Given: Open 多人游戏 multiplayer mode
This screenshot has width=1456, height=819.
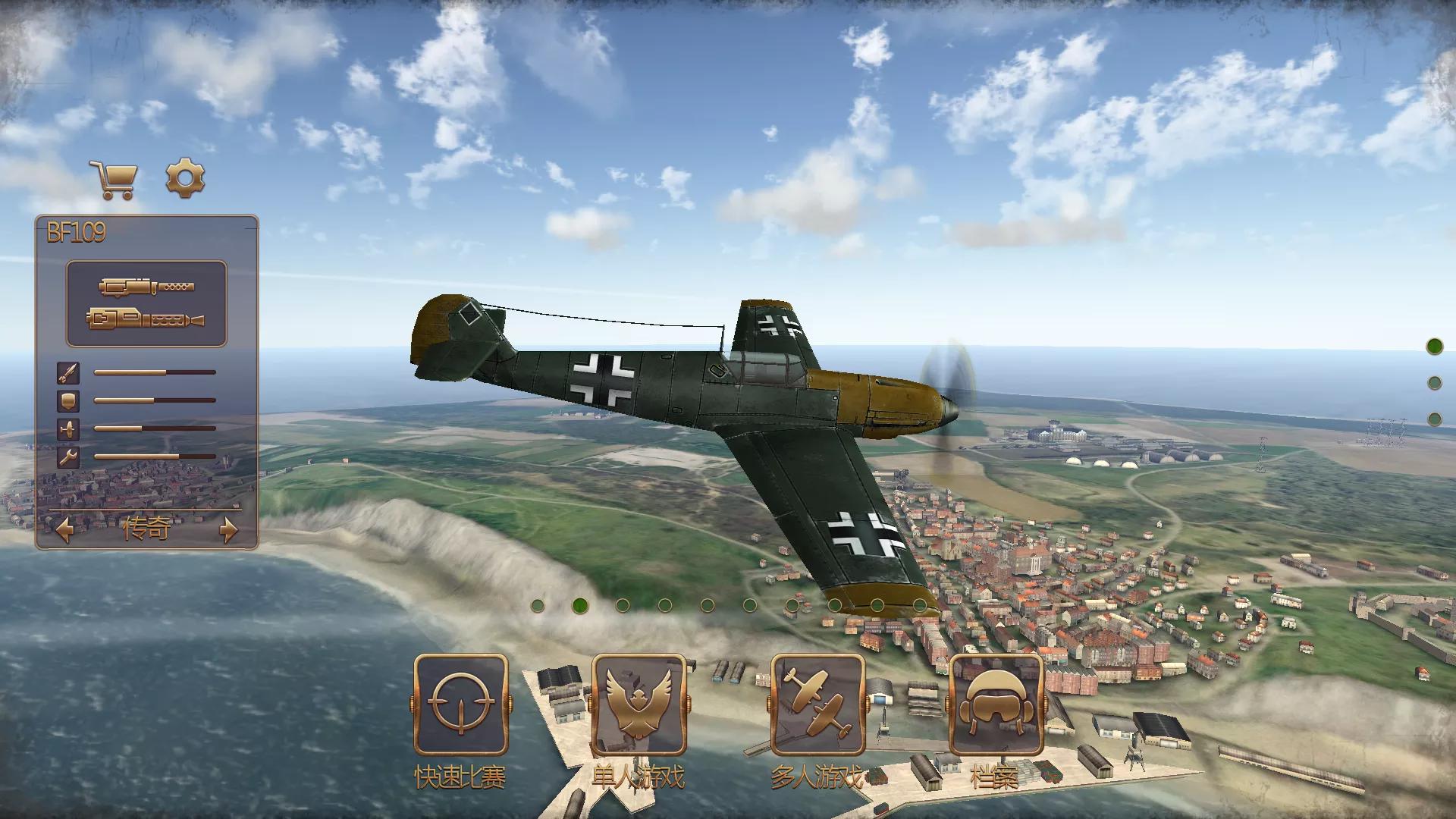Looking at the screenshot, I should tap(817, 704).
